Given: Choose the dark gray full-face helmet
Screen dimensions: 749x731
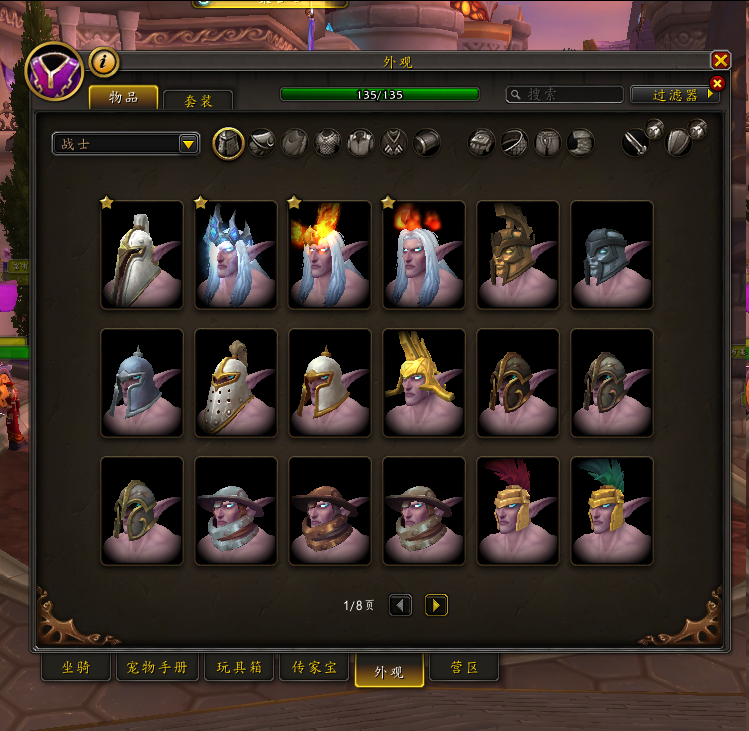Looking at the screenshot, I should (x=612, y=255).
